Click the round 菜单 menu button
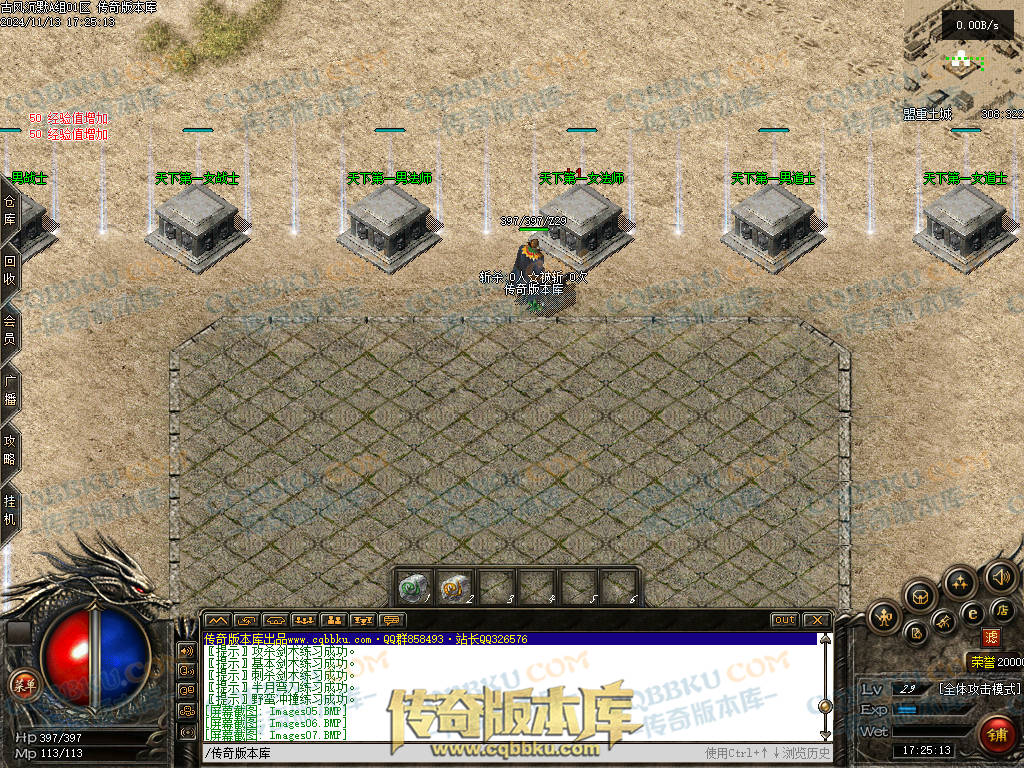Viewport: 1024px width, 768px height. [x=22, y=684]
